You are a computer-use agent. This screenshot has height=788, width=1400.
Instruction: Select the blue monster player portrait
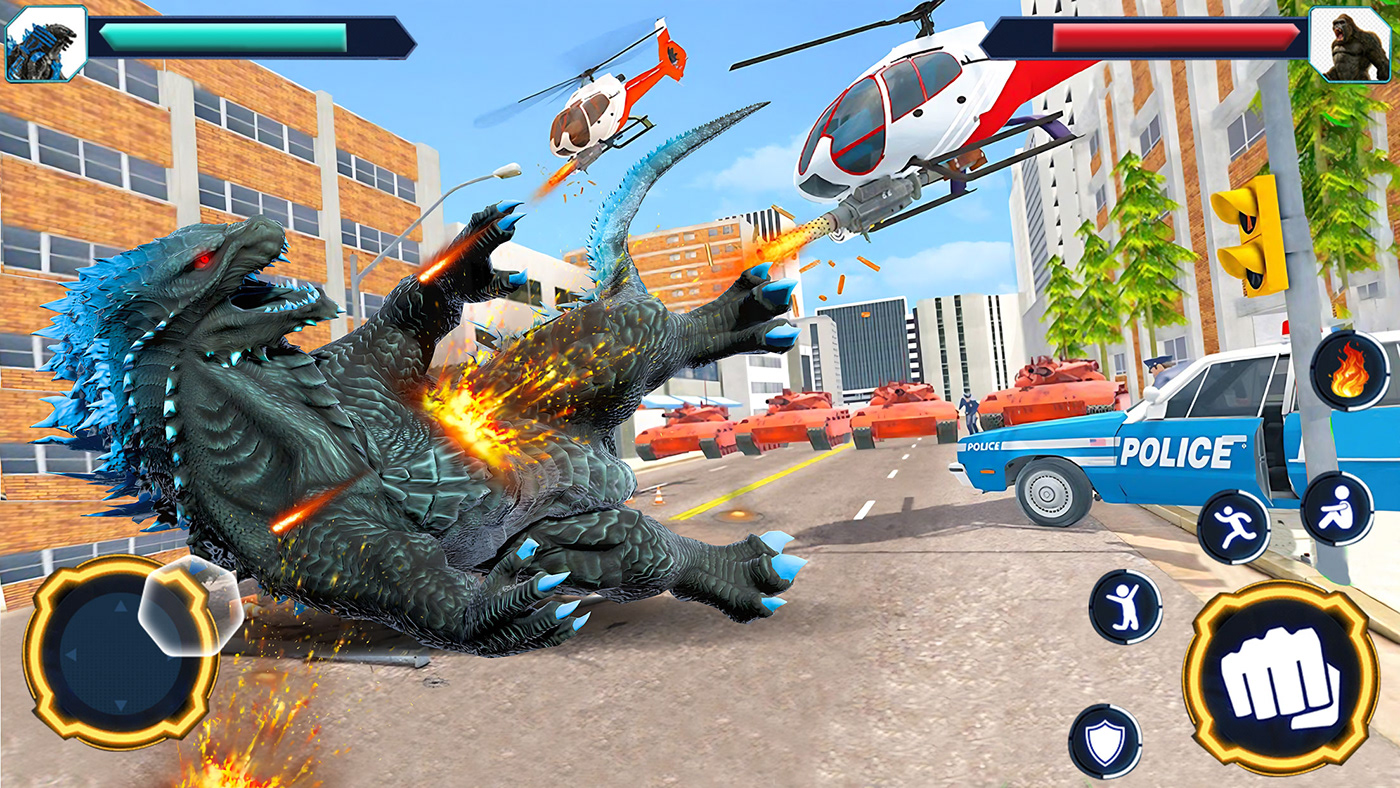(46, 43)
